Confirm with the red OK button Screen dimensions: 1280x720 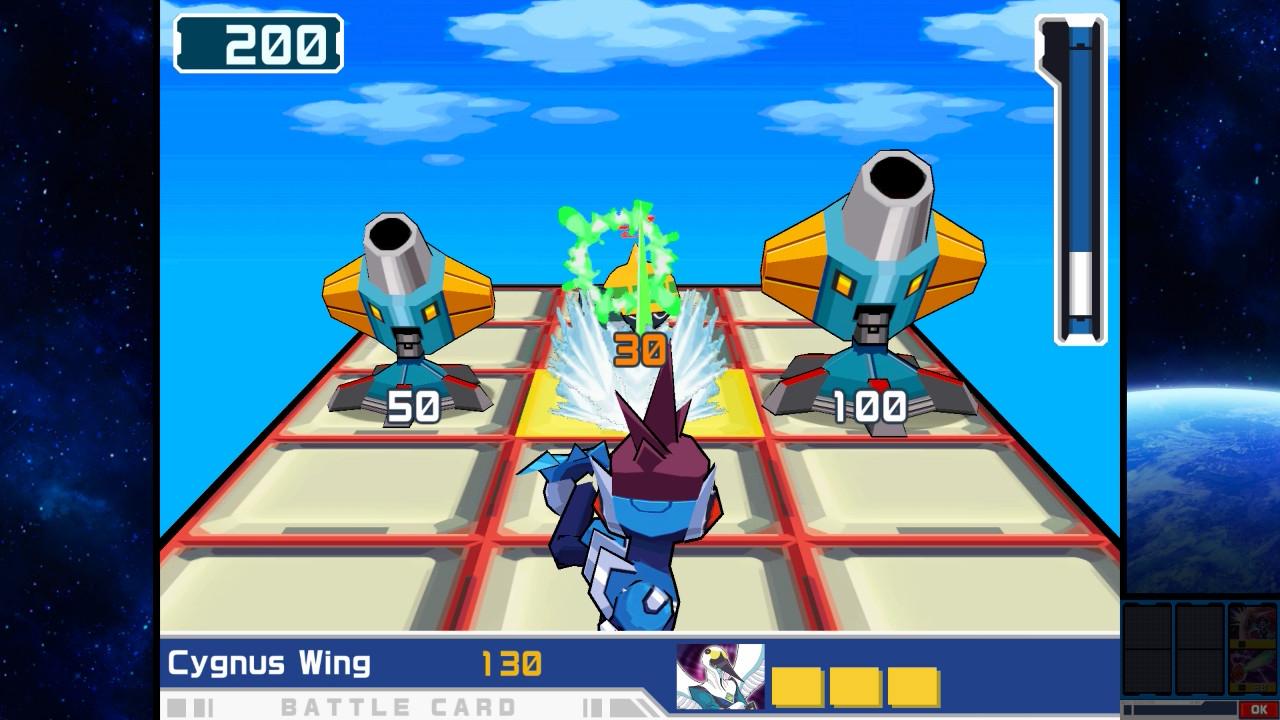(x=1258, y=709)
